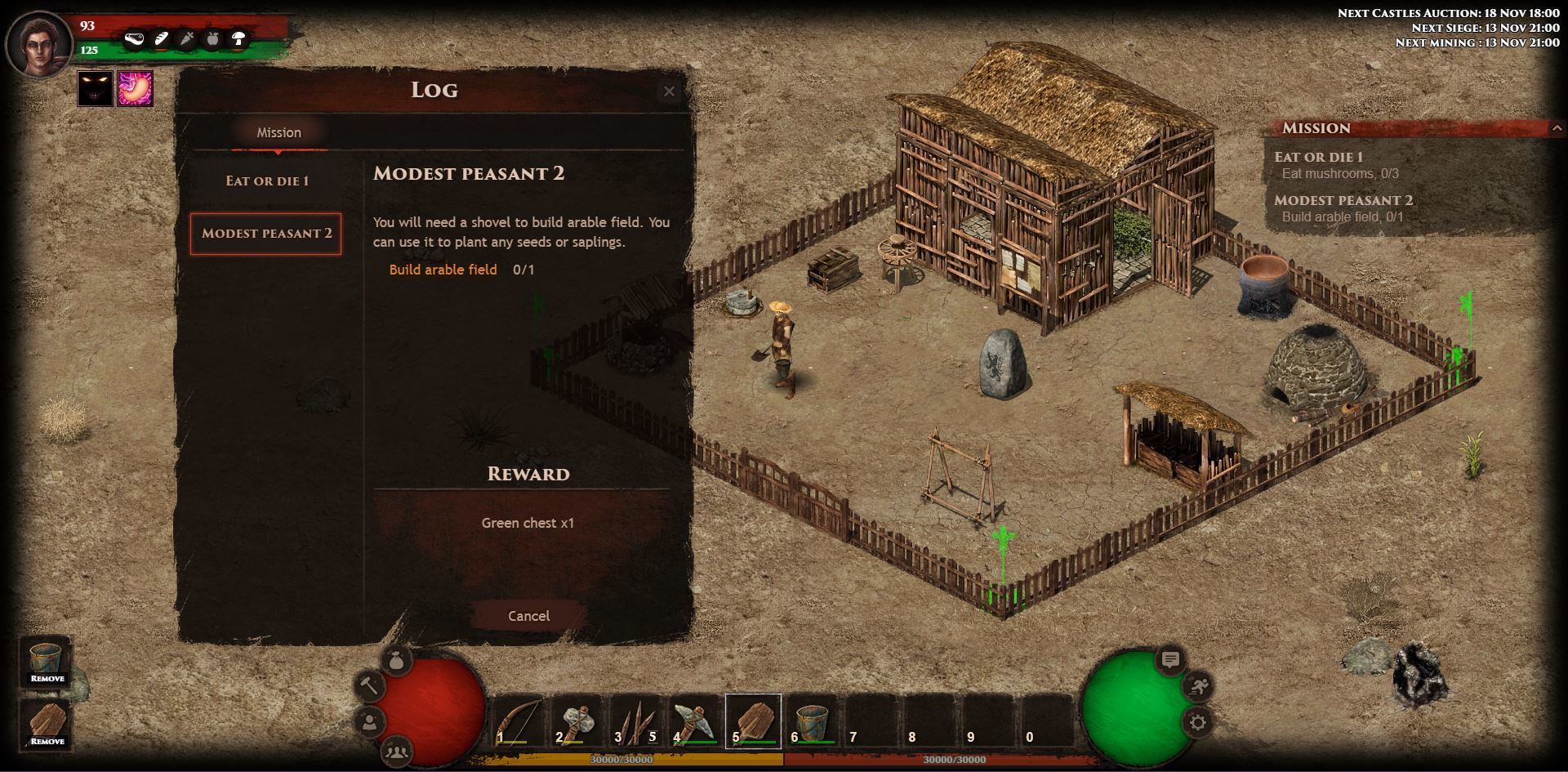Switch to the Mission tab in the Log
Image resolution: width=1568 pixels, height=772 pixels.
(x=279, y=132)
